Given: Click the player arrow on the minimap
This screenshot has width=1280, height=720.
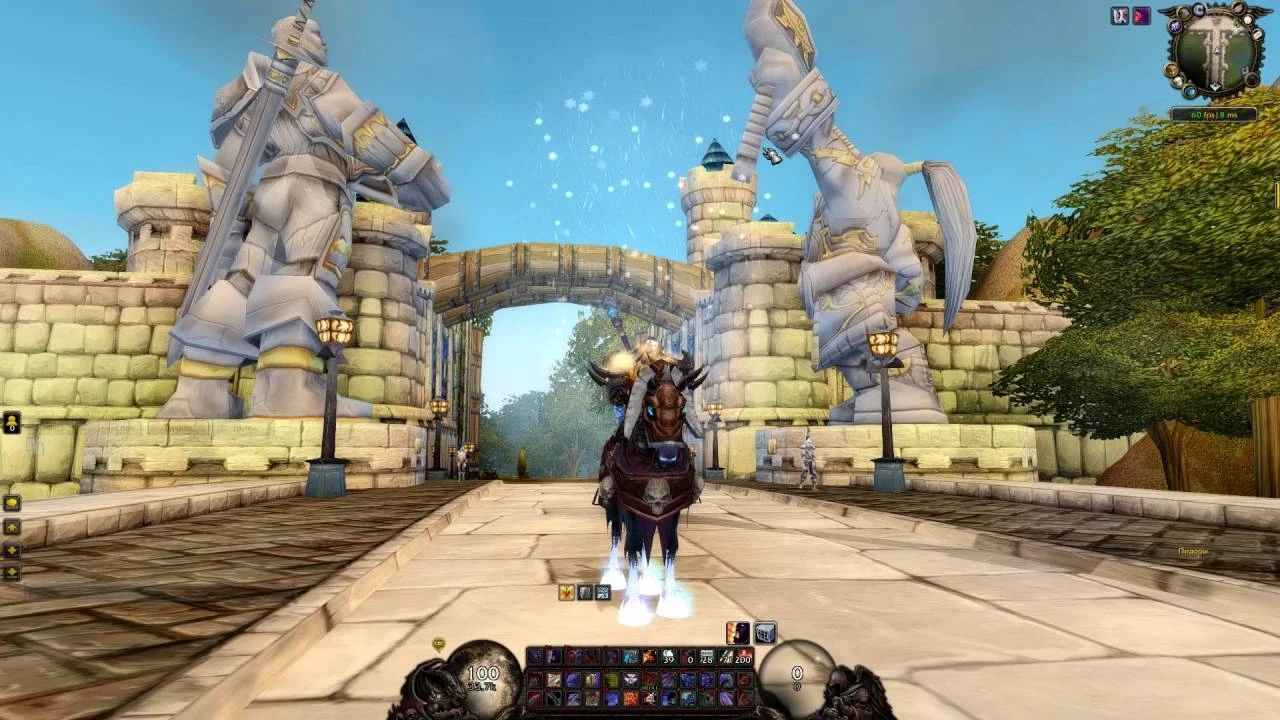Looking at the screenshot, I should tap(1217, 51).
